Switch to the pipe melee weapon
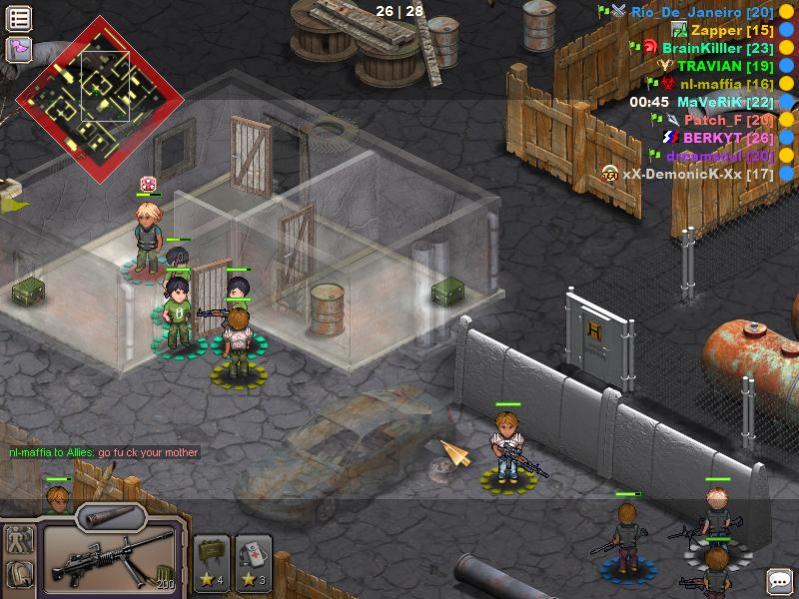The image size is (799, 599). point(110,517)
